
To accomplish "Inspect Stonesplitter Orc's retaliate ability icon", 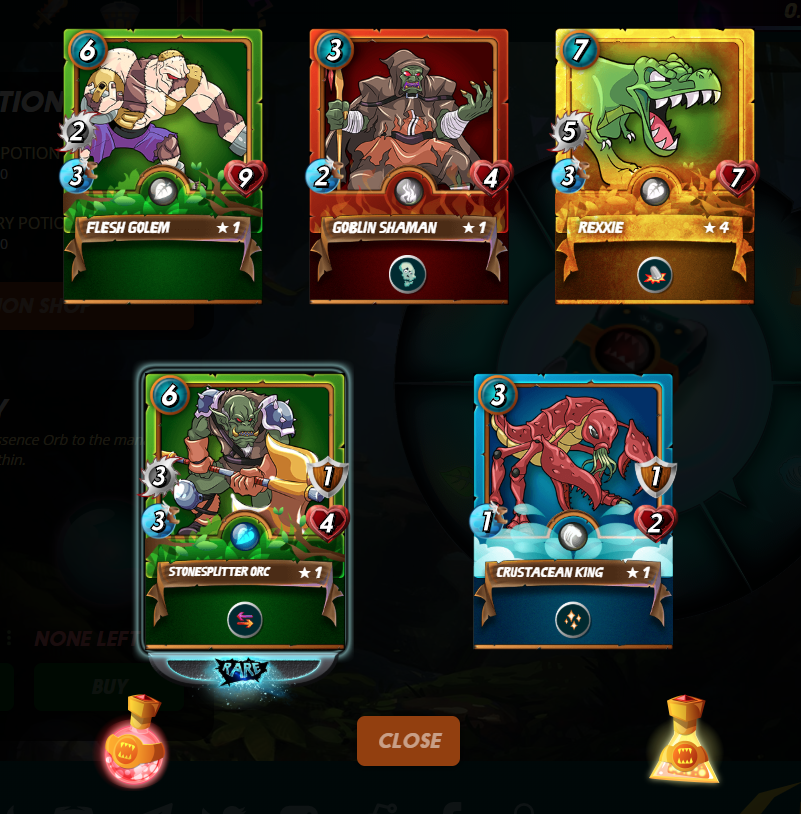I will pos(245,620).
